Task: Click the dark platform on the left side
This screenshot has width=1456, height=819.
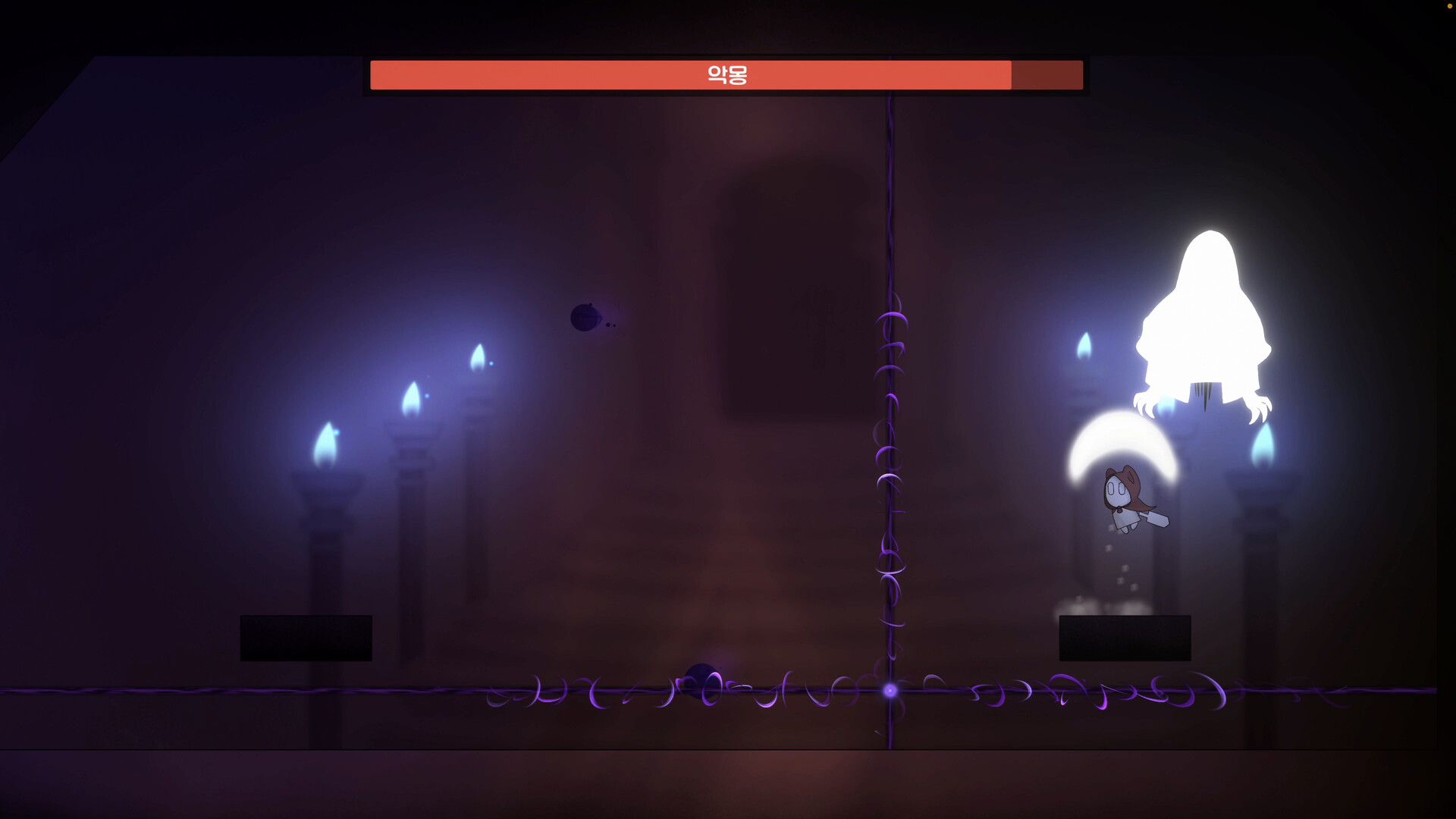Action: (306, 637)
